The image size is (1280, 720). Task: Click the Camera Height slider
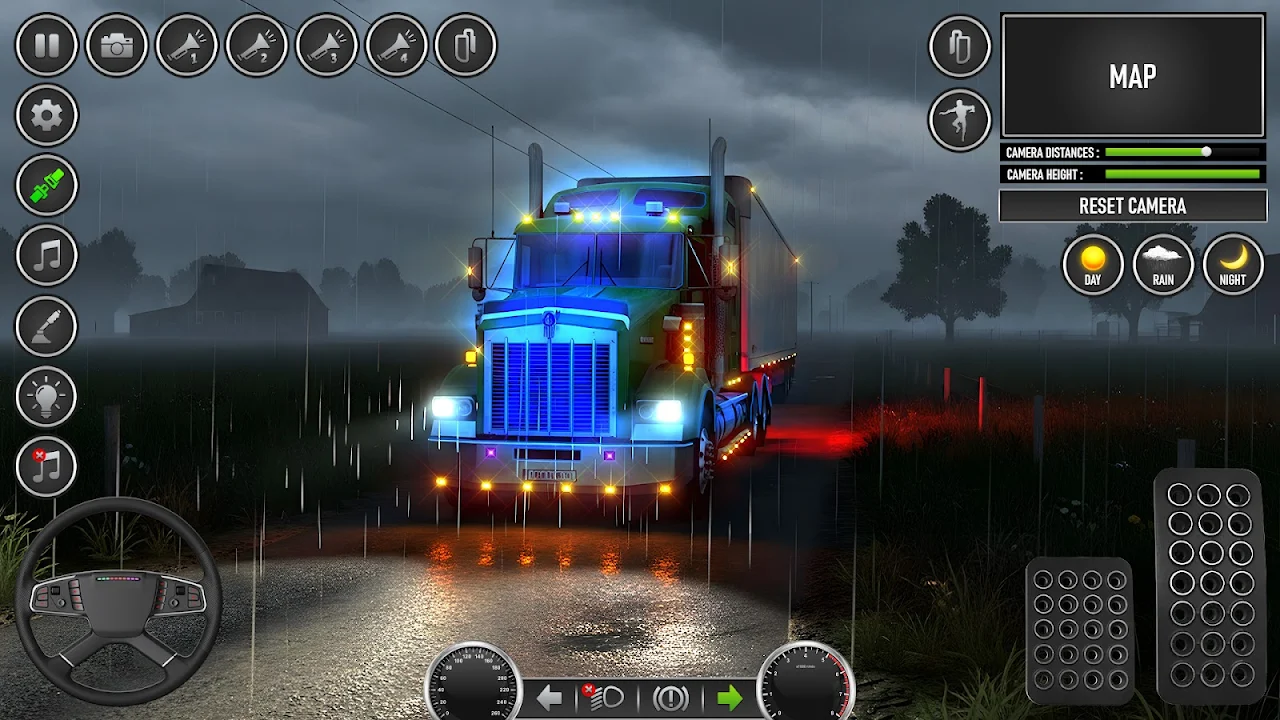(x=1182, y=175)
